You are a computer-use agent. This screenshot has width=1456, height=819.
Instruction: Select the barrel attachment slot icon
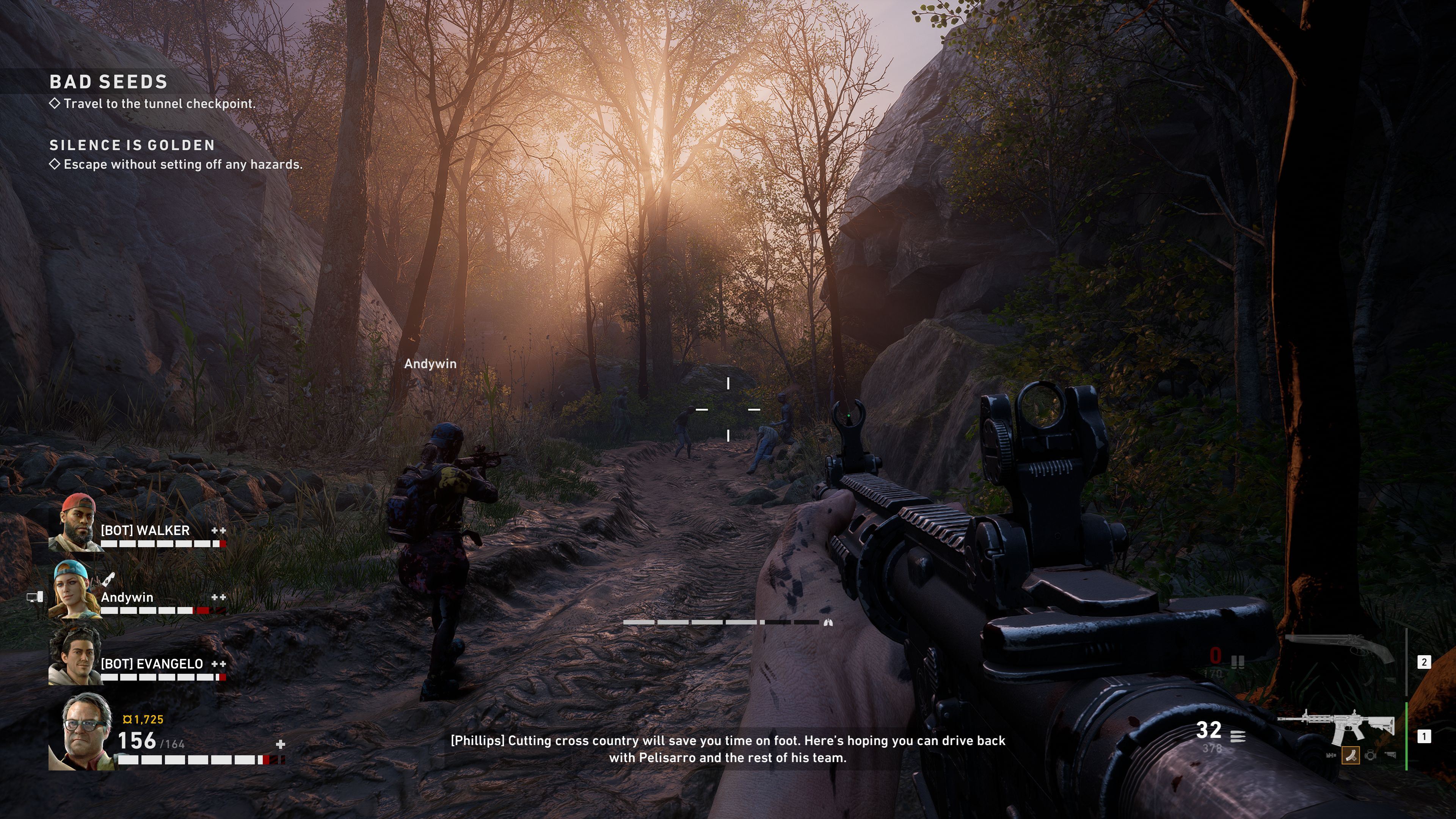click(x=1331, y=755)
